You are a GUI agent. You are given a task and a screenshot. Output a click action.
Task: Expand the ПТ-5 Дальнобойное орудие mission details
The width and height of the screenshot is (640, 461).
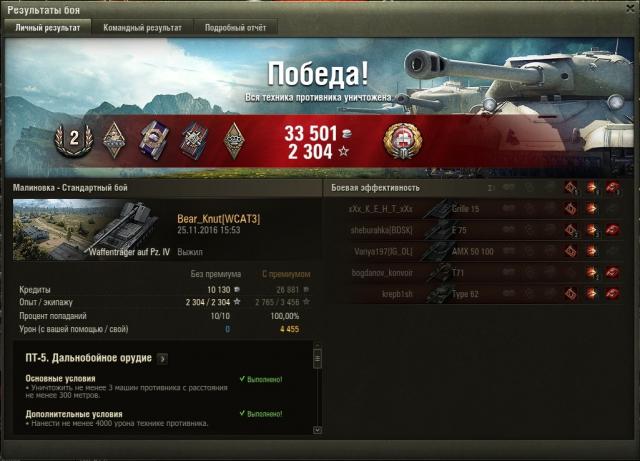163,358
